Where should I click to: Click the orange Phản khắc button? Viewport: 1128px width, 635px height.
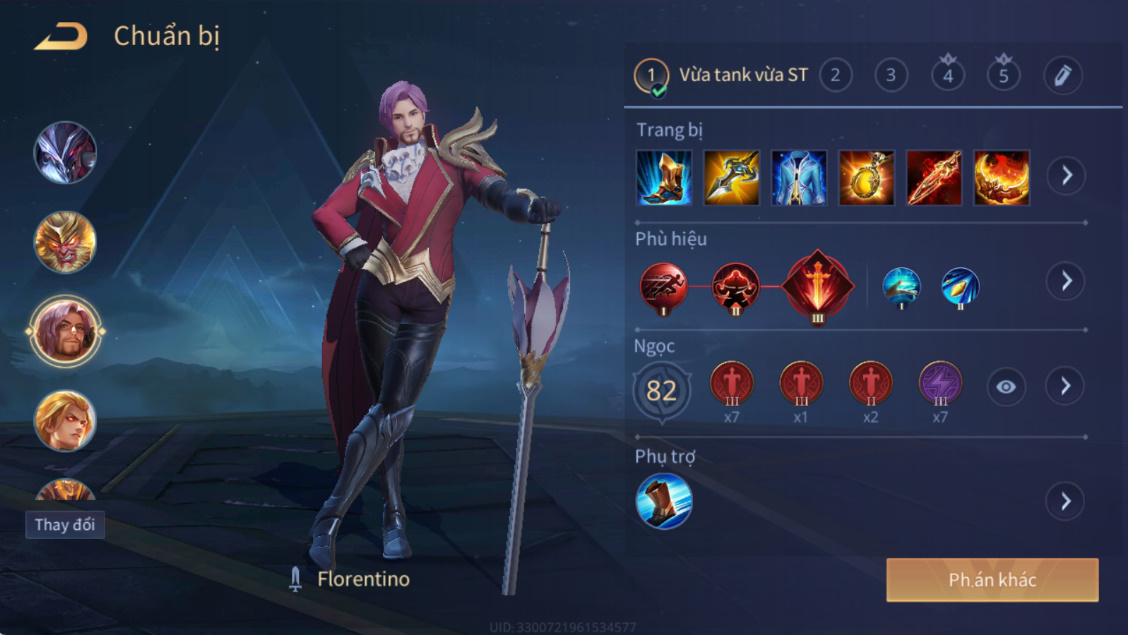[992, 580]
